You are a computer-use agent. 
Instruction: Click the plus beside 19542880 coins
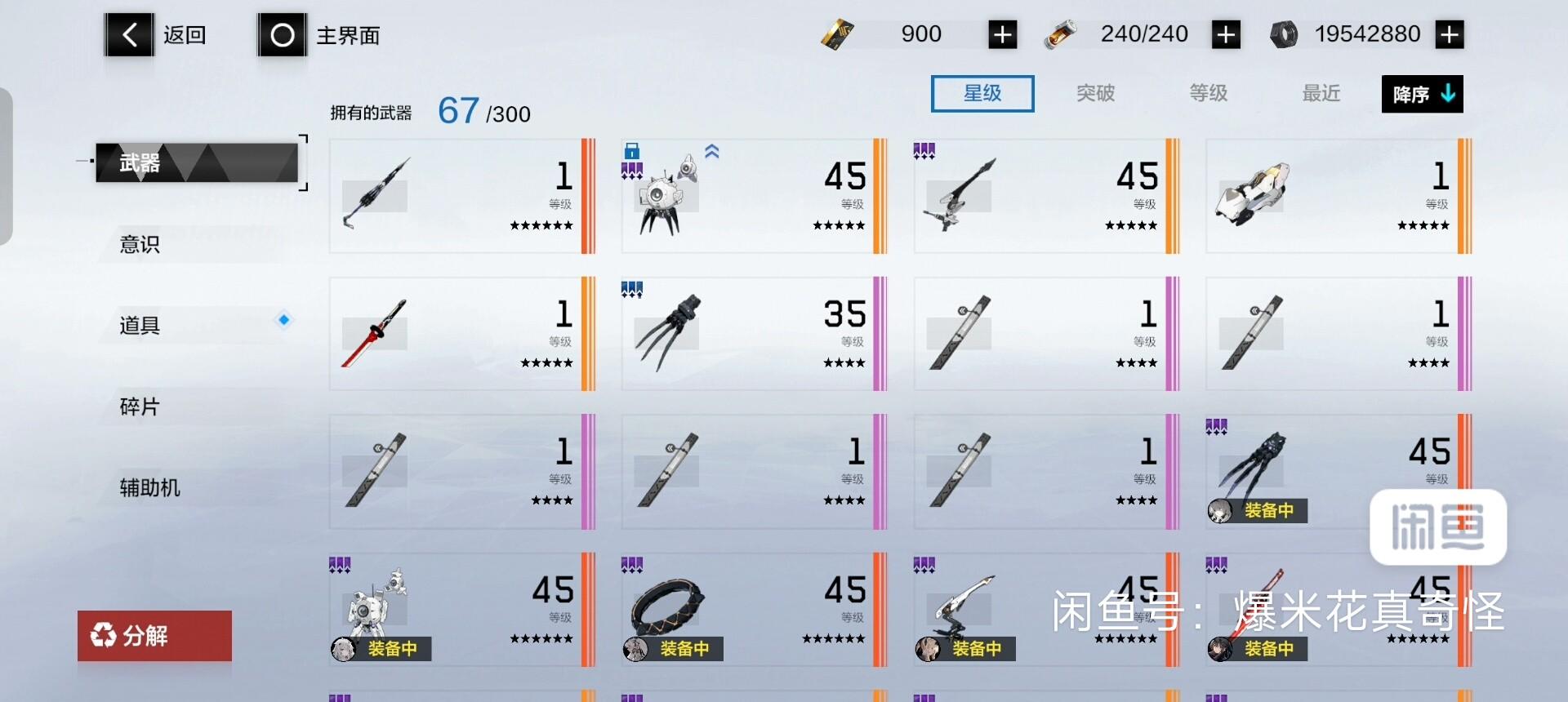(x=1450, y=34)
